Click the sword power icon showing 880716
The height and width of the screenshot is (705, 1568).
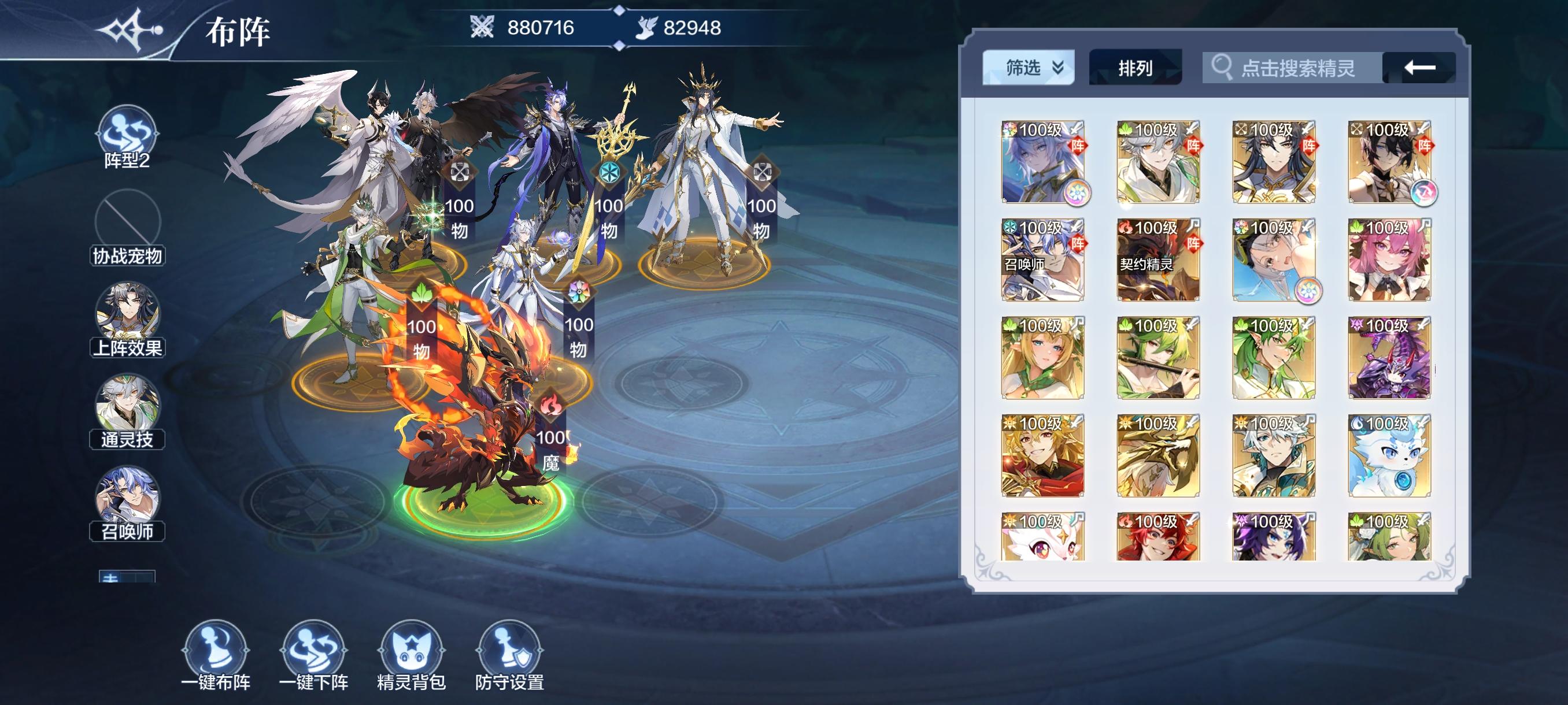pyautogui.click(x=482, y=27)
